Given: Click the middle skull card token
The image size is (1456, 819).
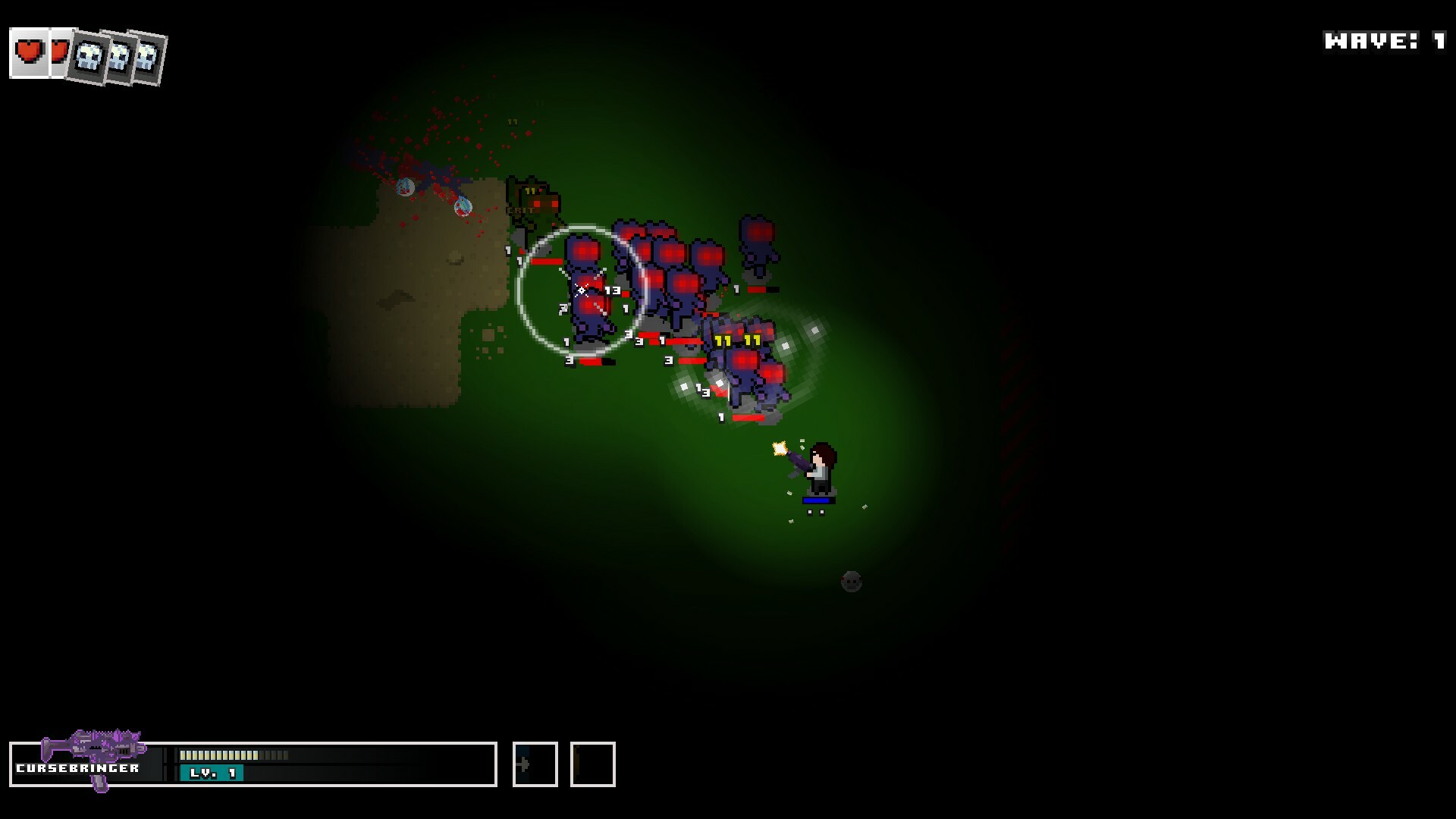Looking at the screenshot, I should (118, 57).
